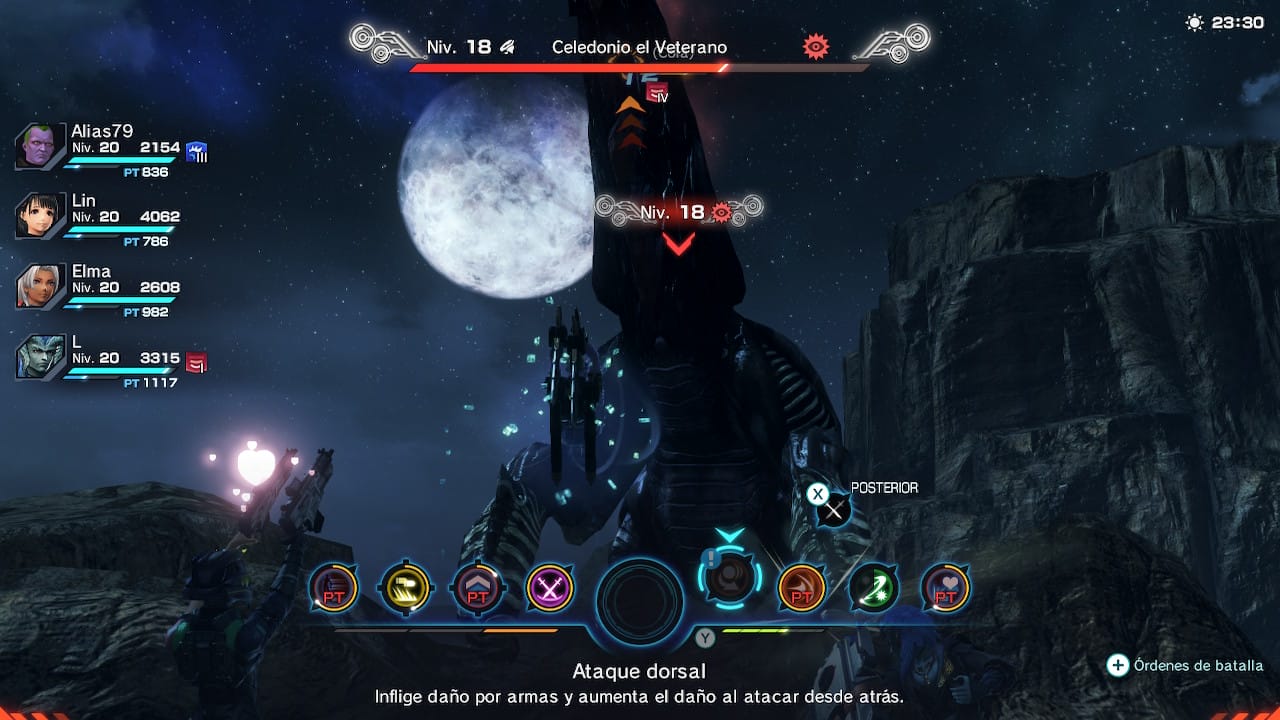
Task: Target the POSTERIOR appendage marker
Action: point(833,510)
